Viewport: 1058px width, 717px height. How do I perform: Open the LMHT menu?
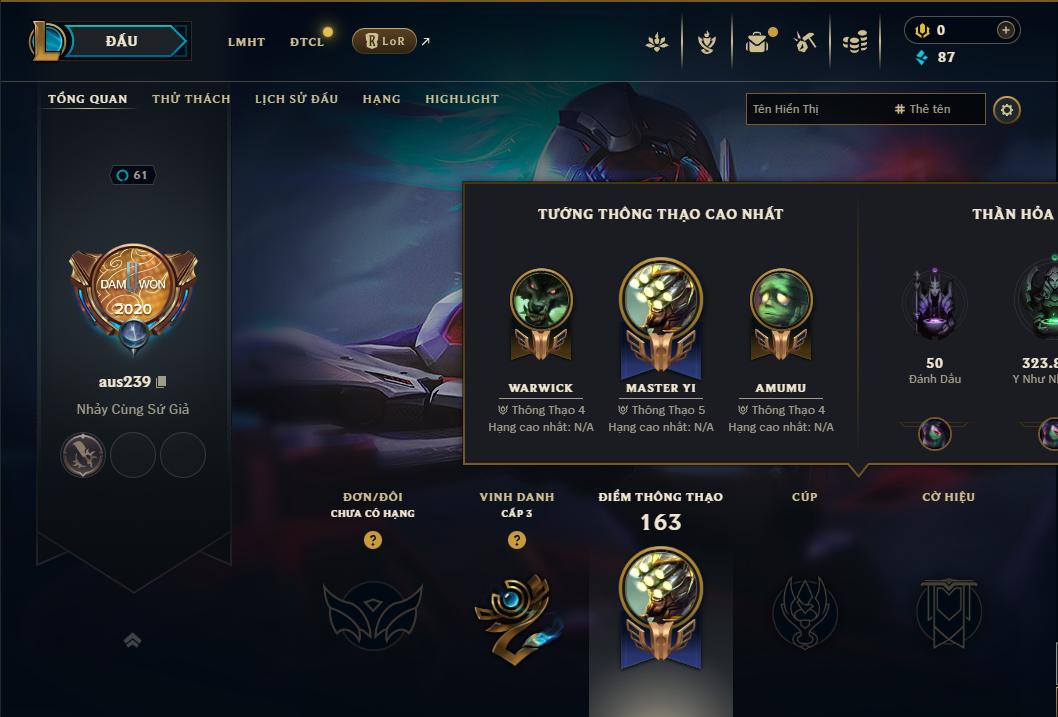click(x=246, y=42)
